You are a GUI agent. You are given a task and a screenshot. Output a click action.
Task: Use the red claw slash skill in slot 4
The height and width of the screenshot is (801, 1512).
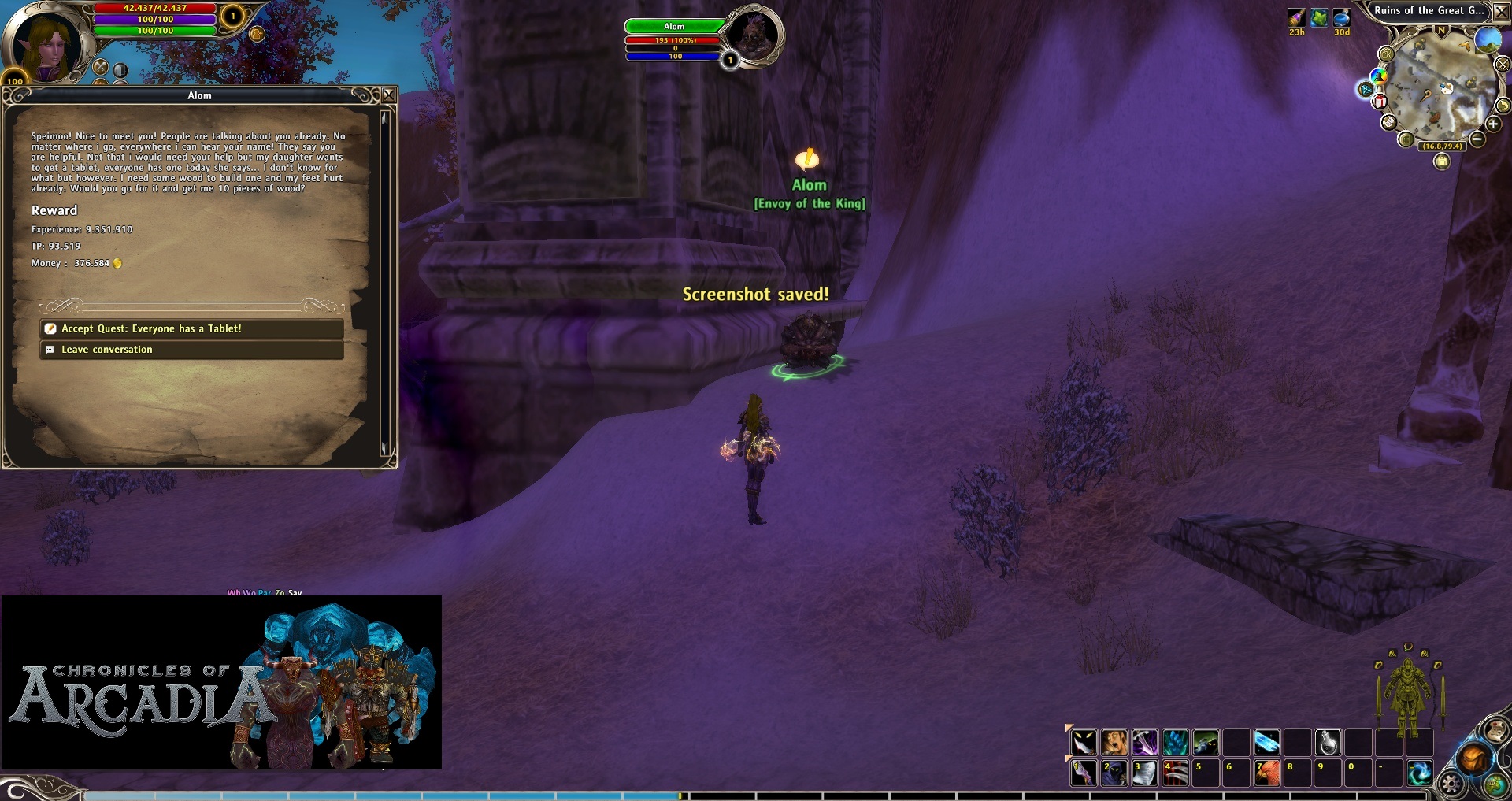tap(1175, 773)
